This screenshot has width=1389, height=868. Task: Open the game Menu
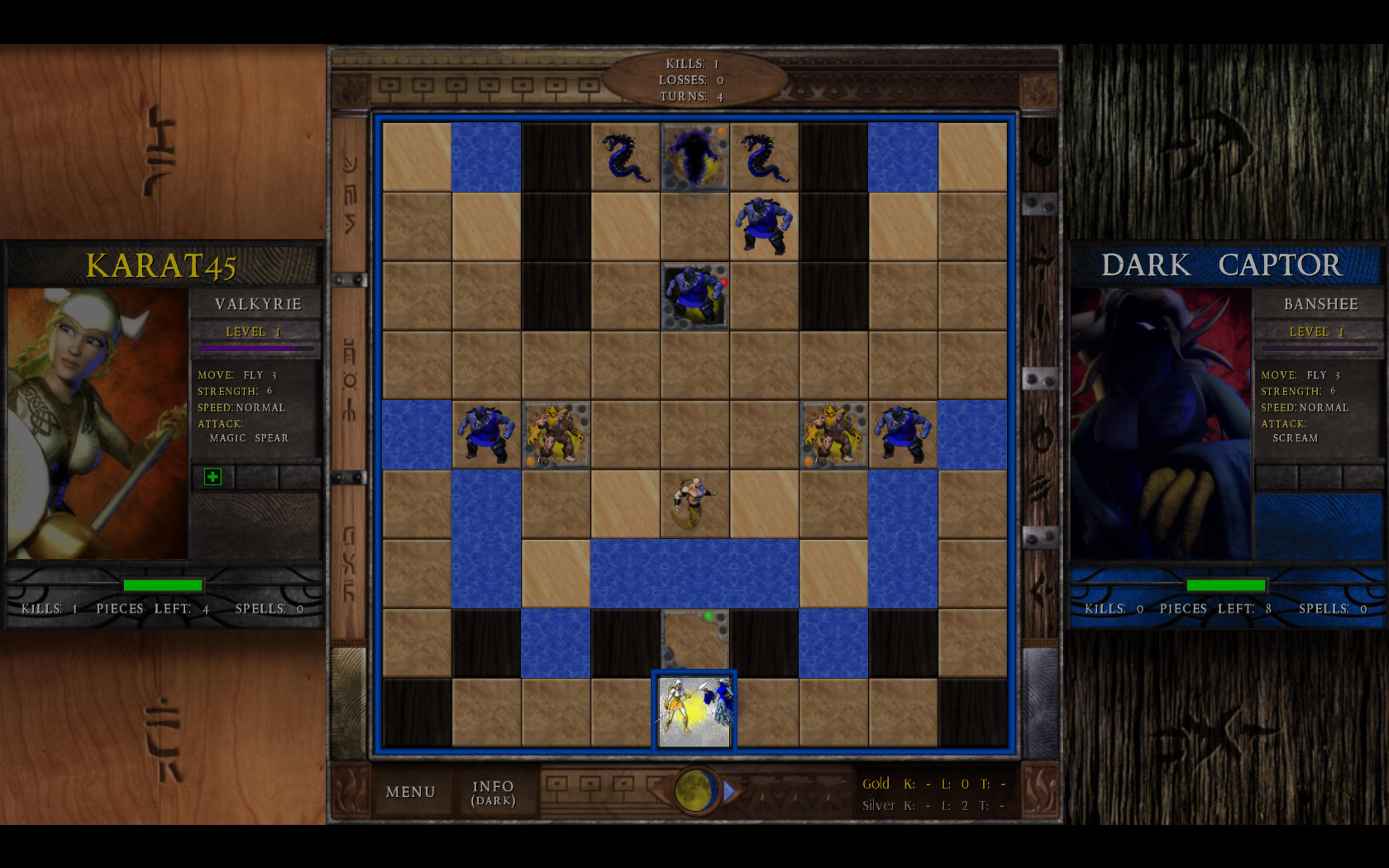click(x=410, y=792)
